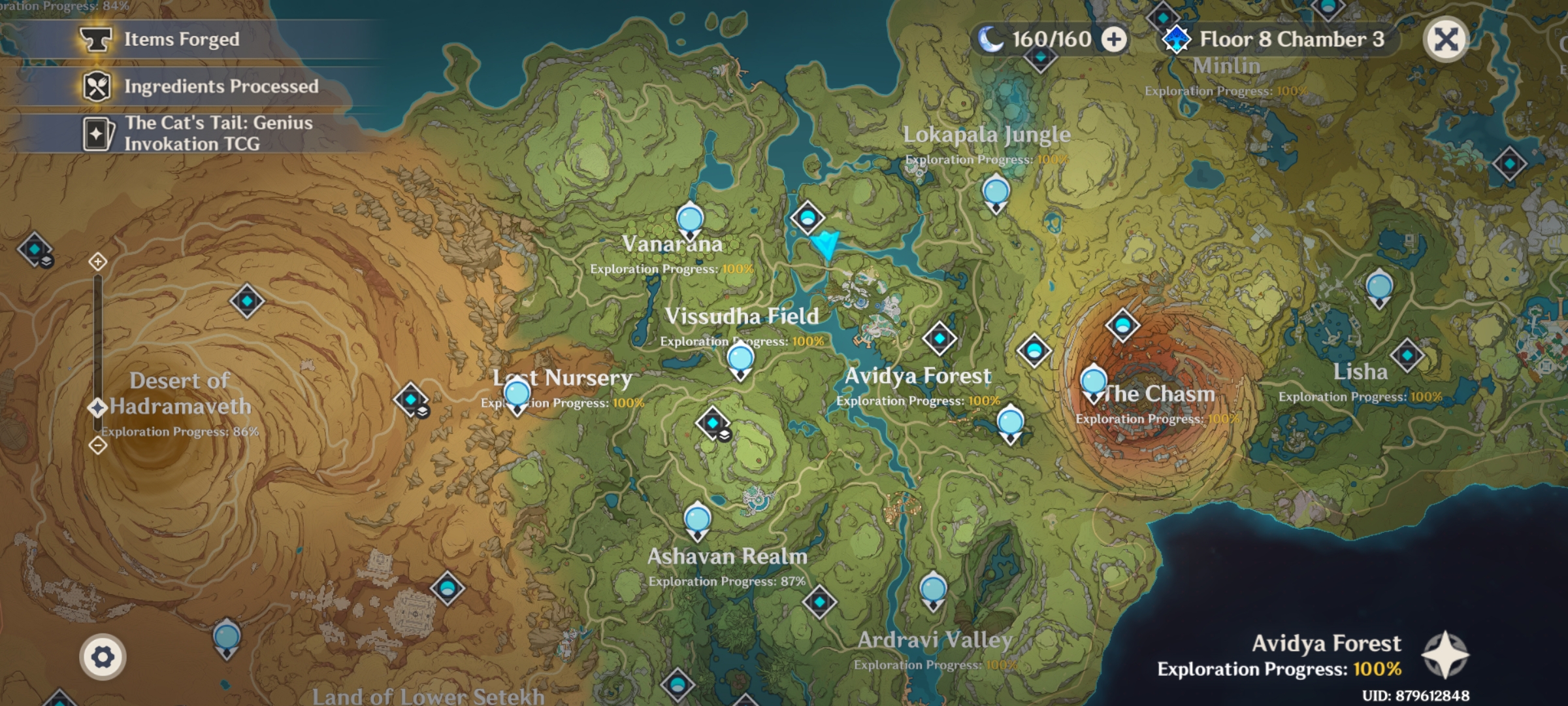Click the Items Forged notification entry
This screenshot has height=706, width=1568.
click(182, 39)
